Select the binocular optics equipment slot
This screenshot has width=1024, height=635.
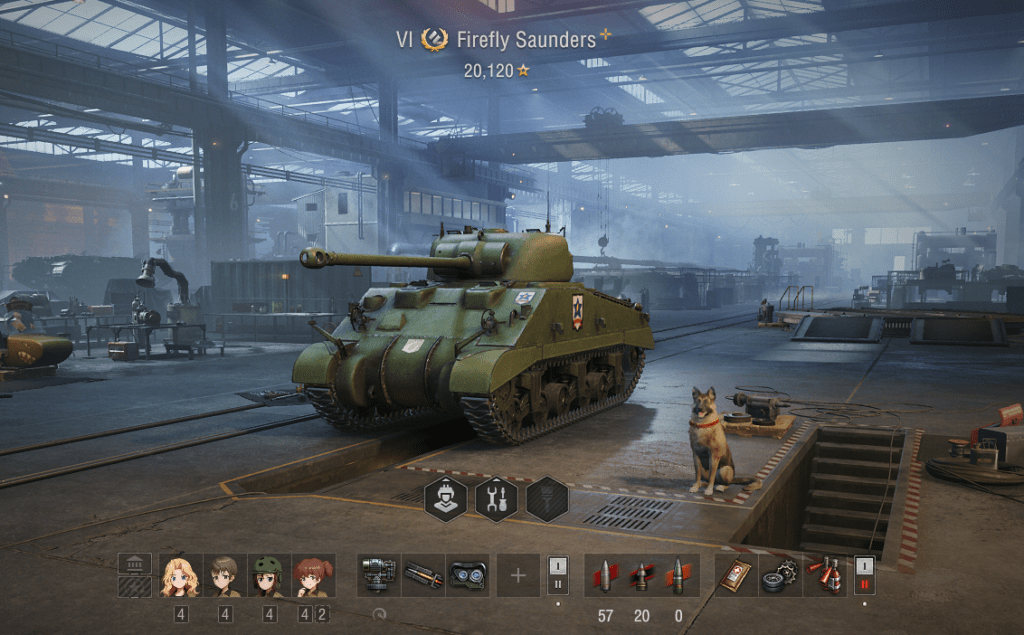[x=467, y=576]
